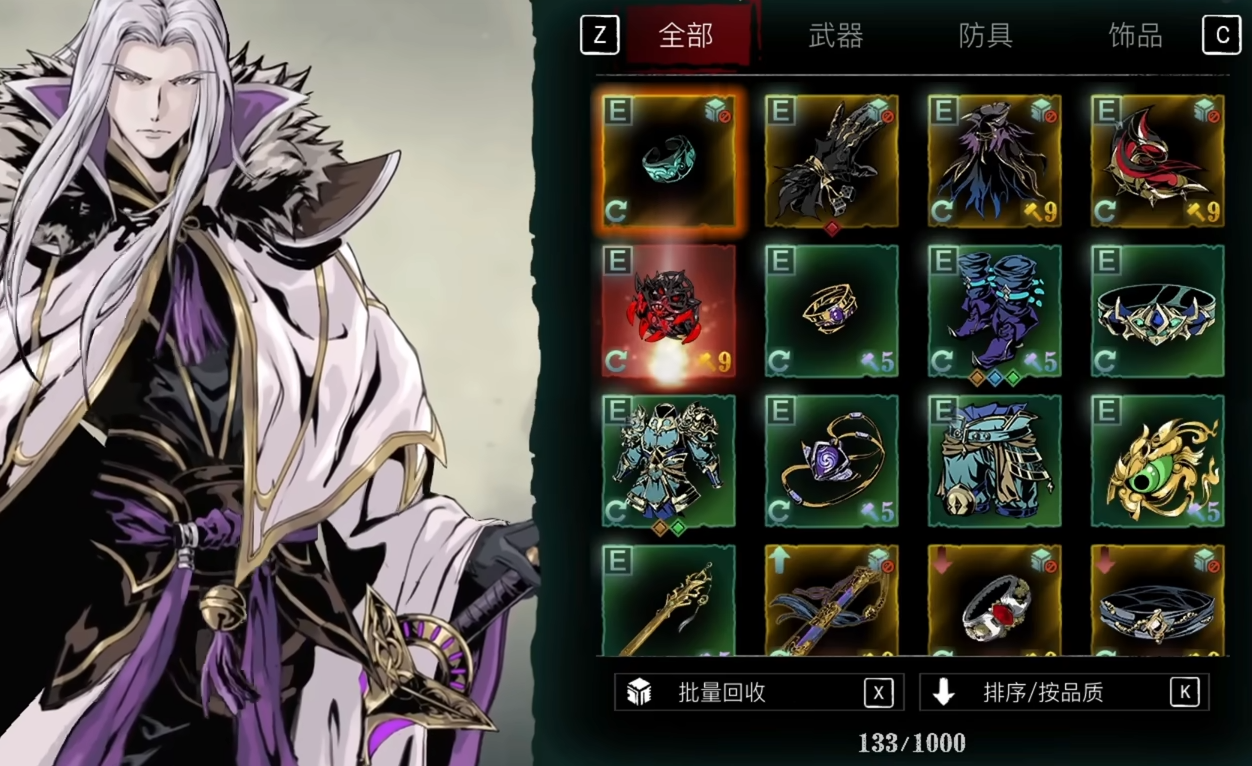The image size is (1252, 766).
Task: Select the dark purple feathered robe slot
Action: pos(994,161)
